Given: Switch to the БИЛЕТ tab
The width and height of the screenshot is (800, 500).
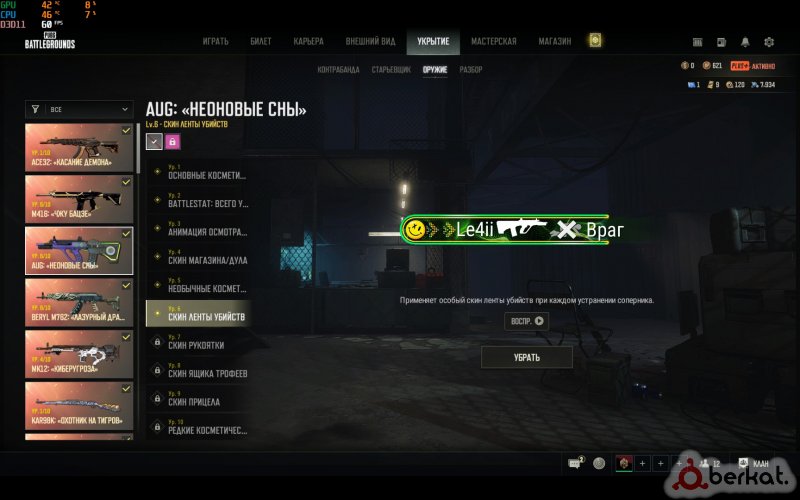Looking at the screenshot, I should (x=260, y=41).
